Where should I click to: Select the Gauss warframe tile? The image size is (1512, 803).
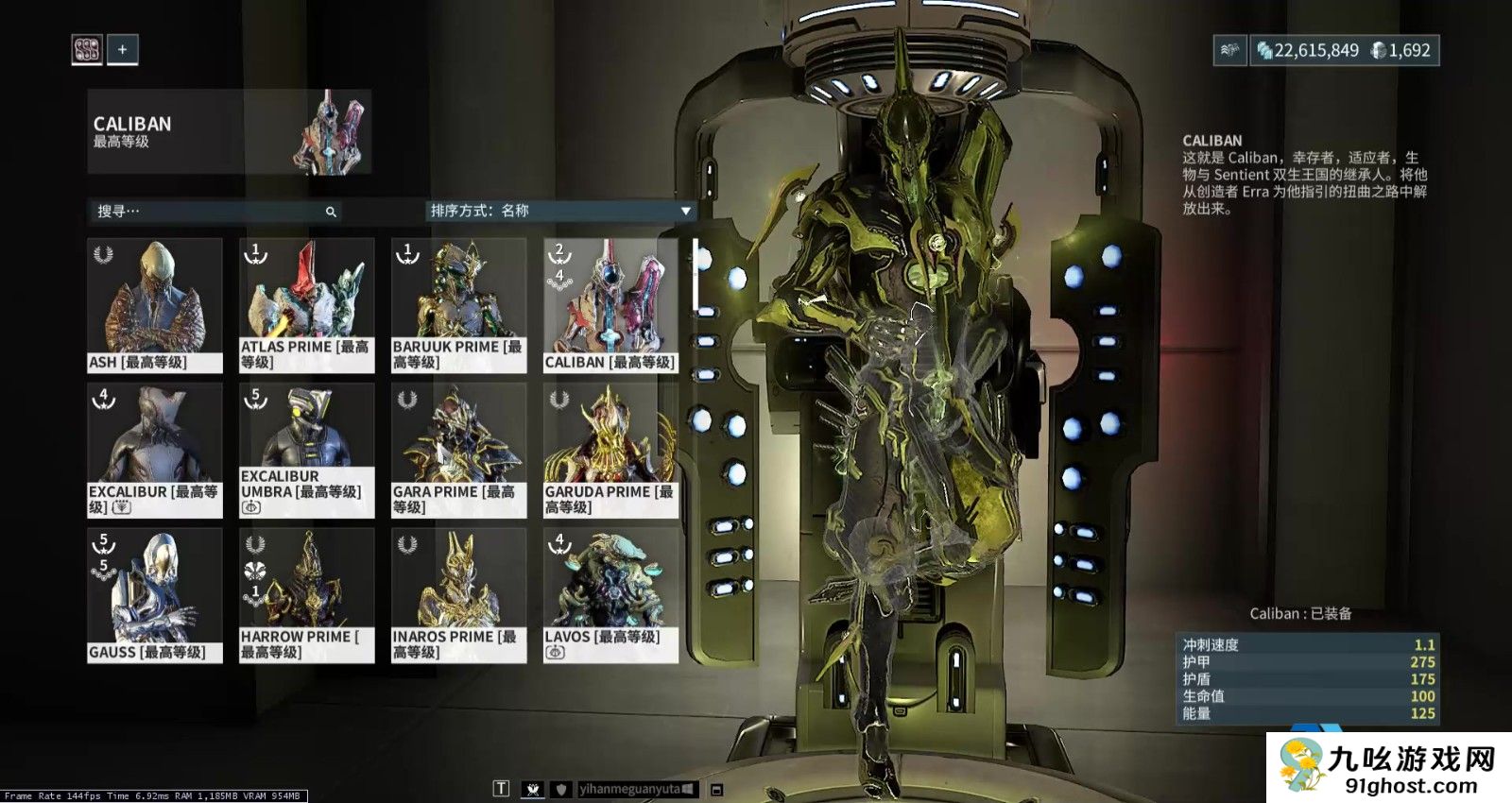155,595
